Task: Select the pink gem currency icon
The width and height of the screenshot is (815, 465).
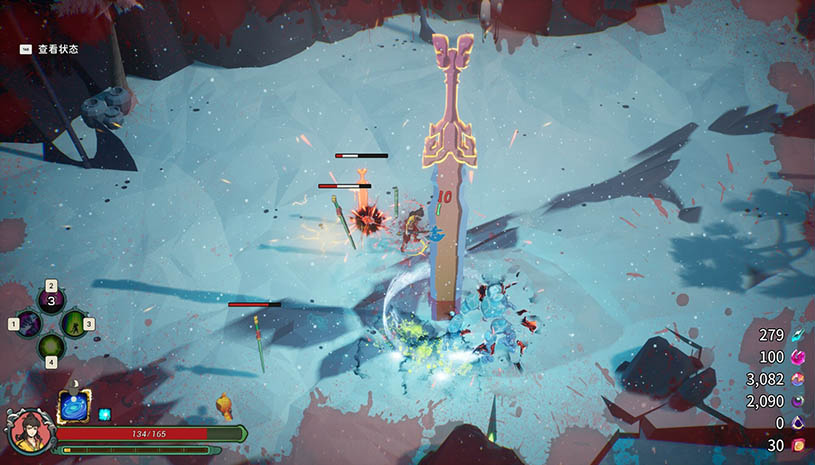Action: click(x=797, y=357)
